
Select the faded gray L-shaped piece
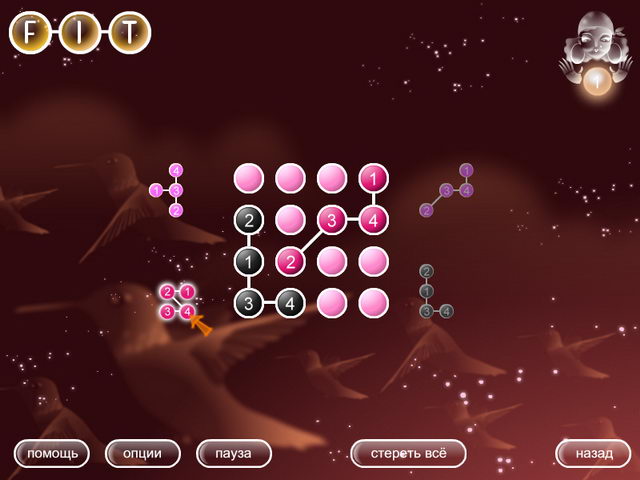433,292
